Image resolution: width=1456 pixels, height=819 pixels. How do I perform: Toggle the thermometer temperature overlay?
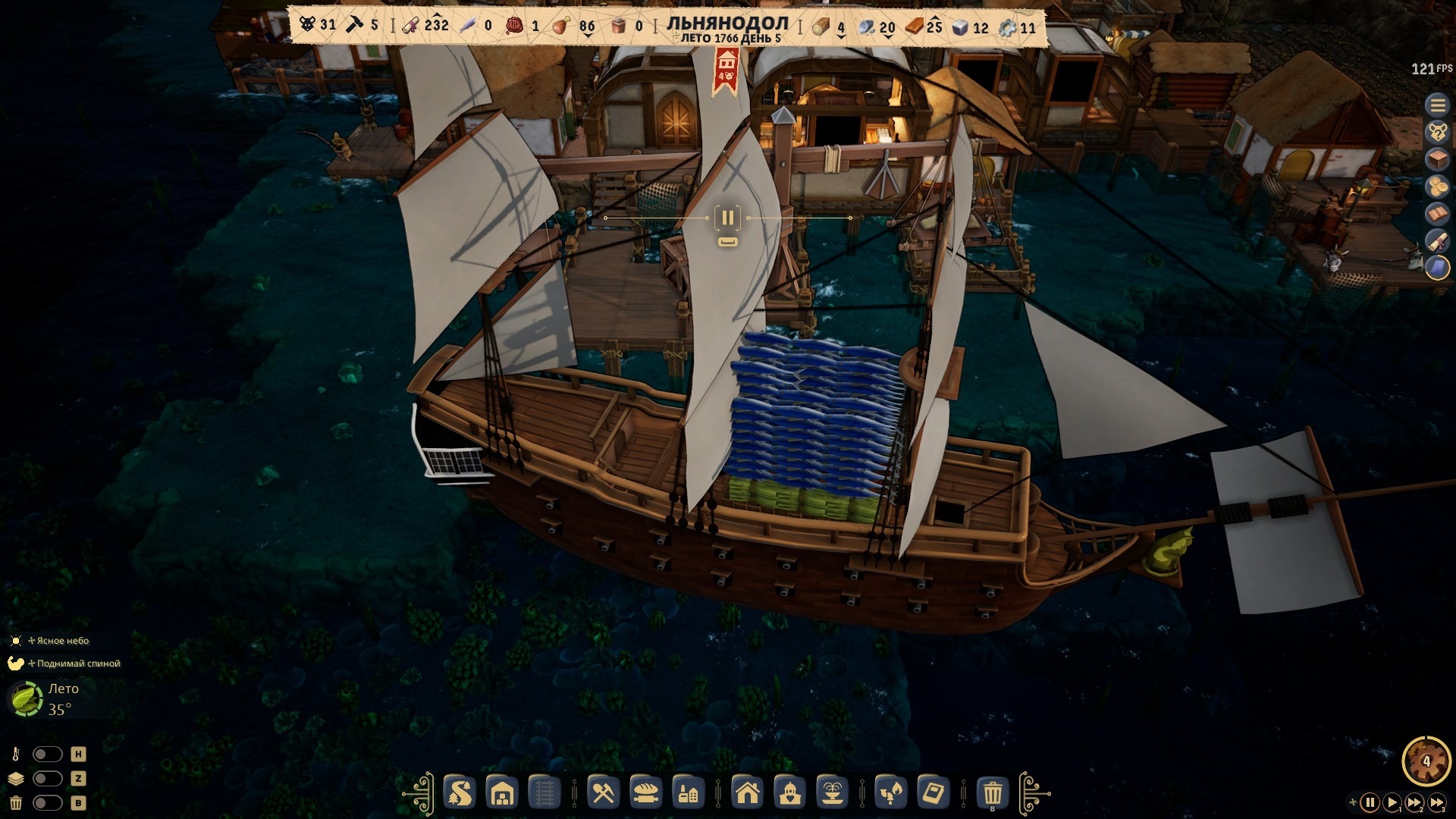tap(47, 755)
